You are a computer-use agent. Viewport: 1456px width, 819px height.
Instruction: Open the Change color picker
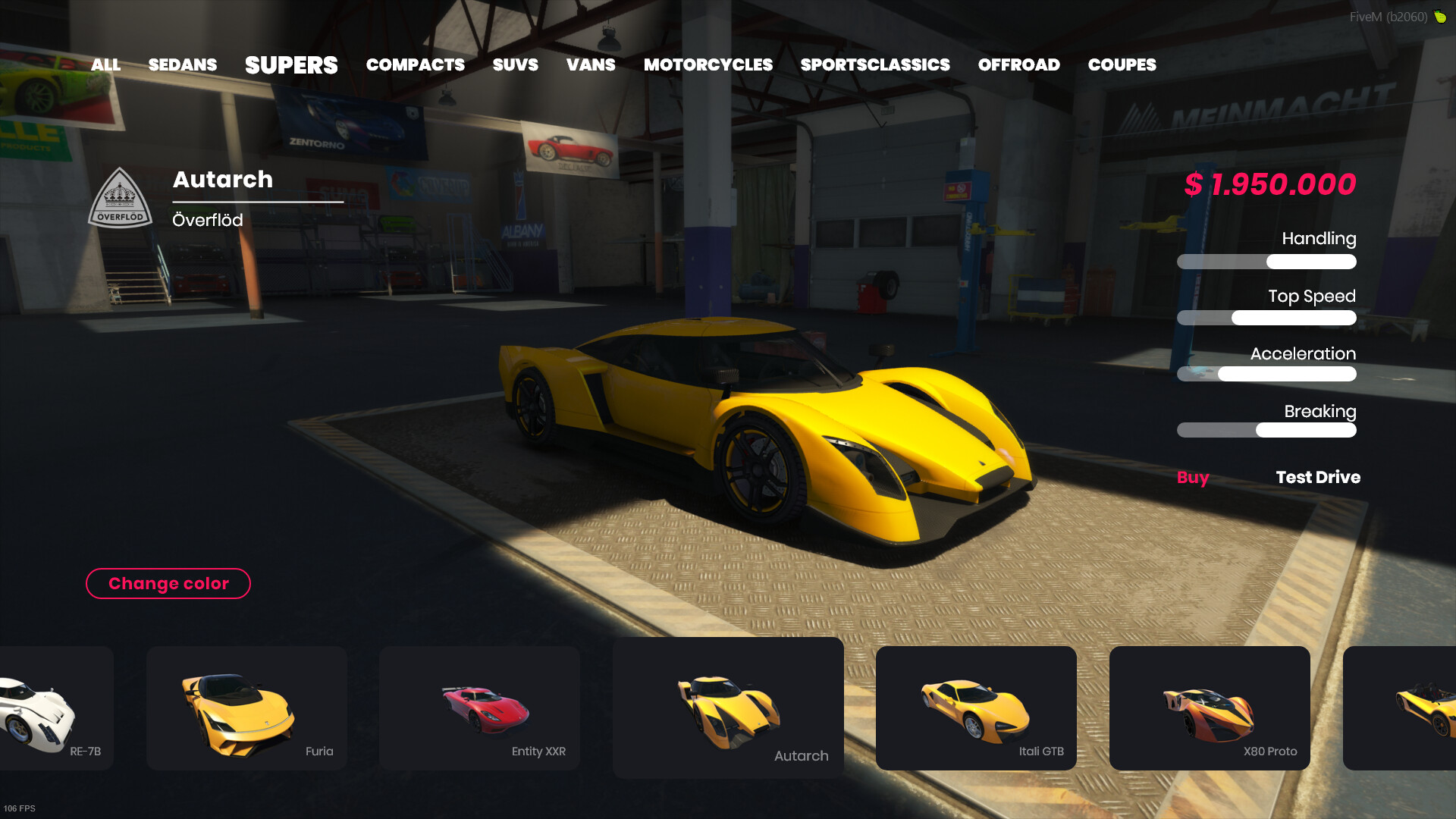(x=168, y=584)
